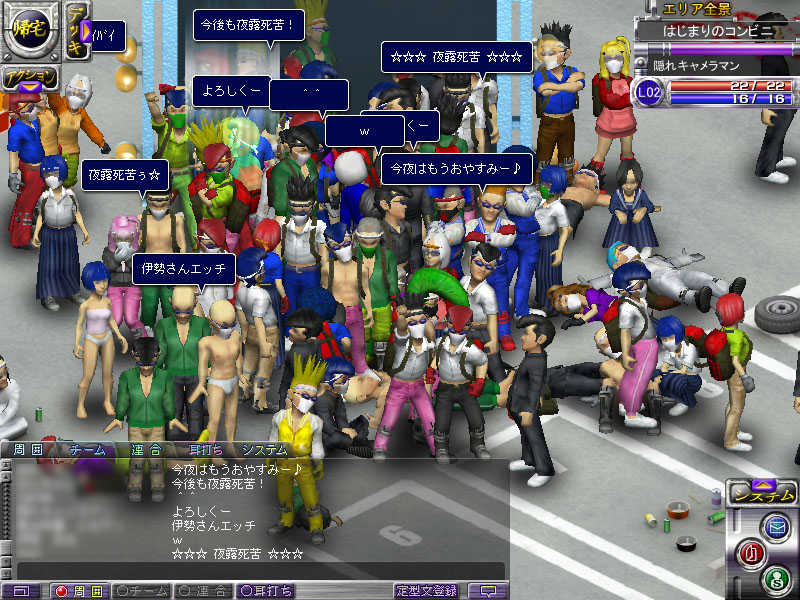Switch to the 連合 chat log tab
The height and width of the screenshot is (600, 800).
147,450
